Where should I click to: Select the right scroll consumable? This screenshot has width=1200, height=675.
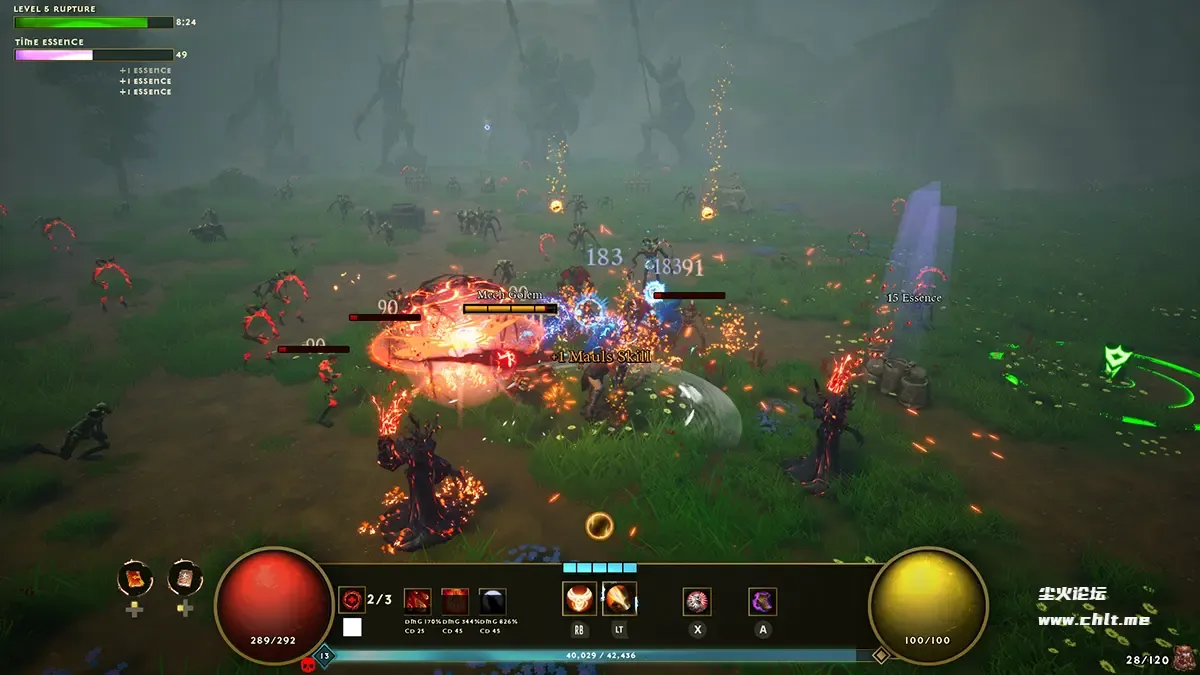click(x=185, y=578)
